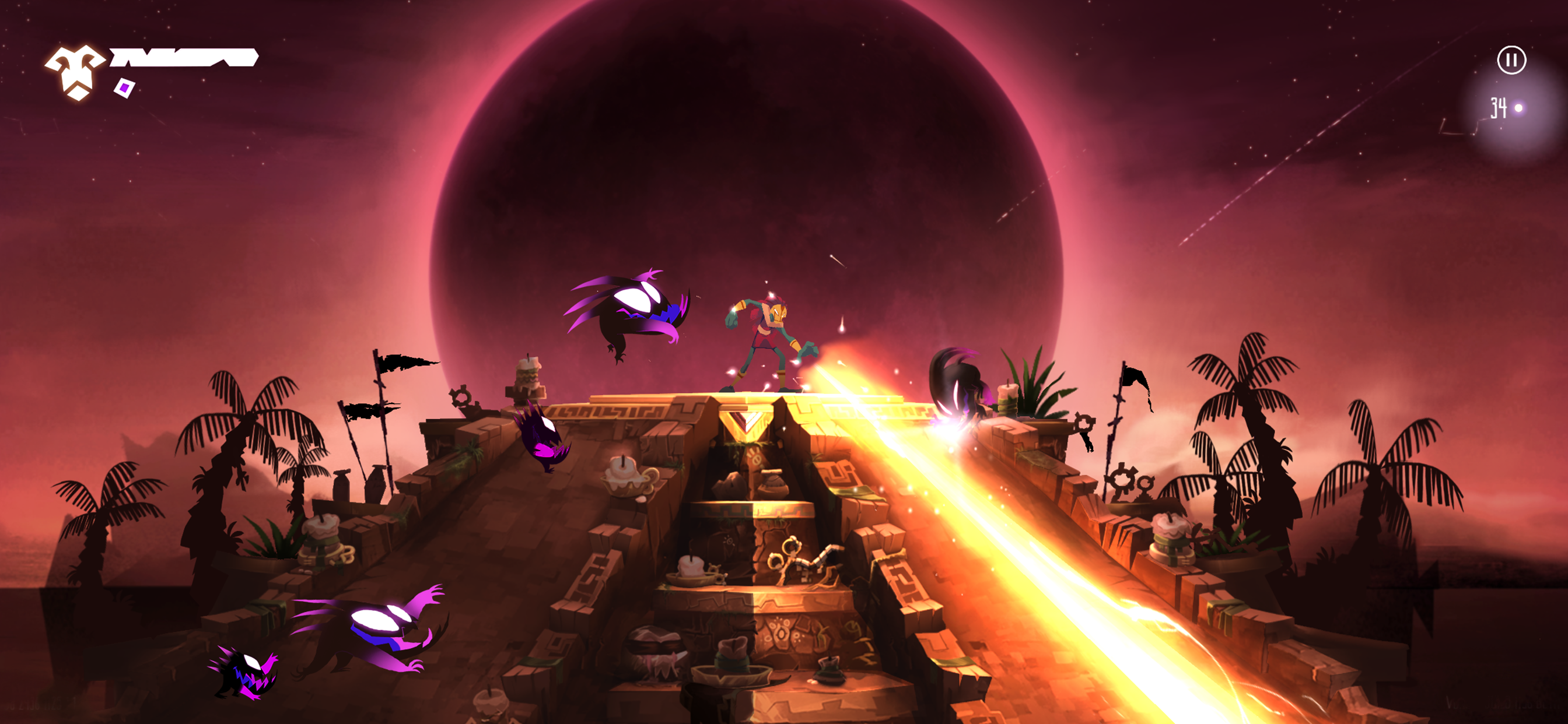1568x724 pixels.
Task: Click the white health bar top-left
Action: click(x=183, y=59)
